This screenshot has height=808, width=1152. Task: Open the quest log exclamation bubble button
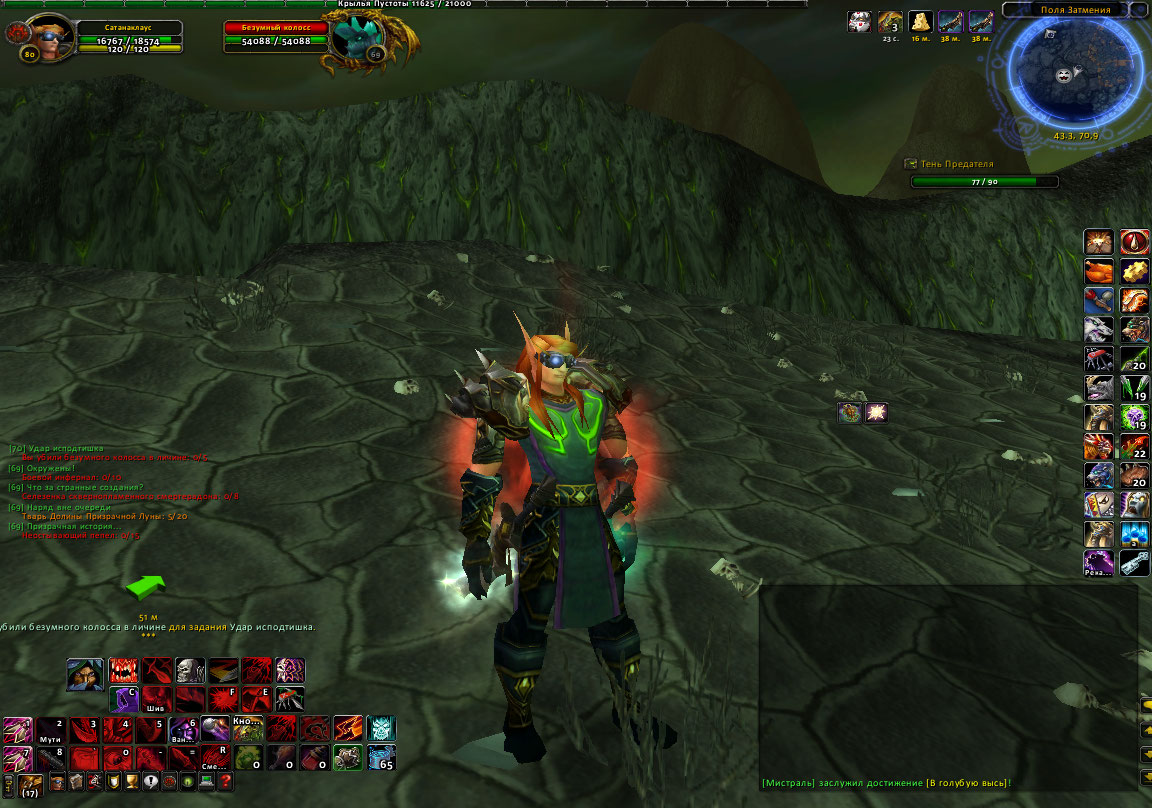(x=151, y=782)
